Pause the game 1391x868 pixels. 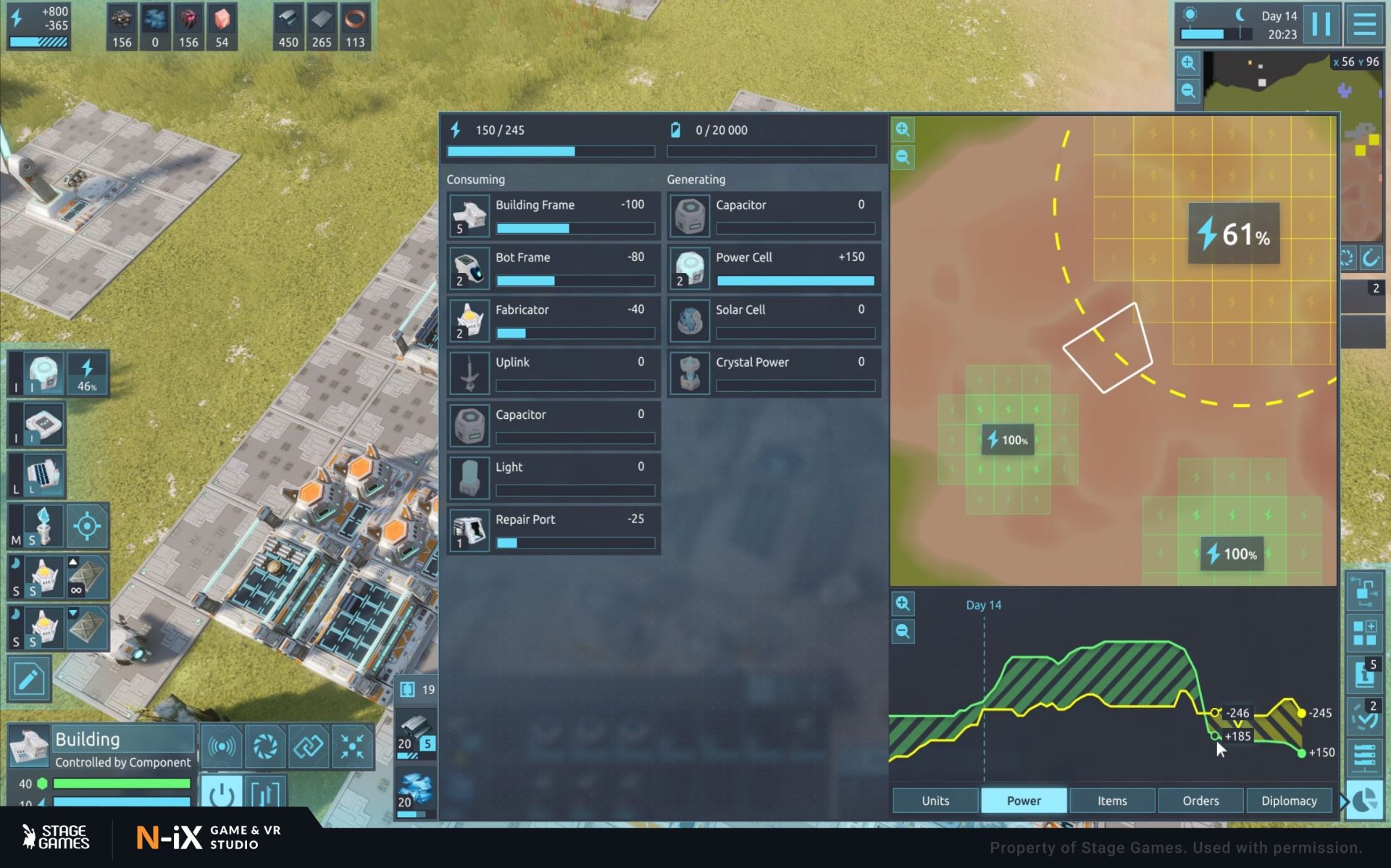tap(1321, 25)
